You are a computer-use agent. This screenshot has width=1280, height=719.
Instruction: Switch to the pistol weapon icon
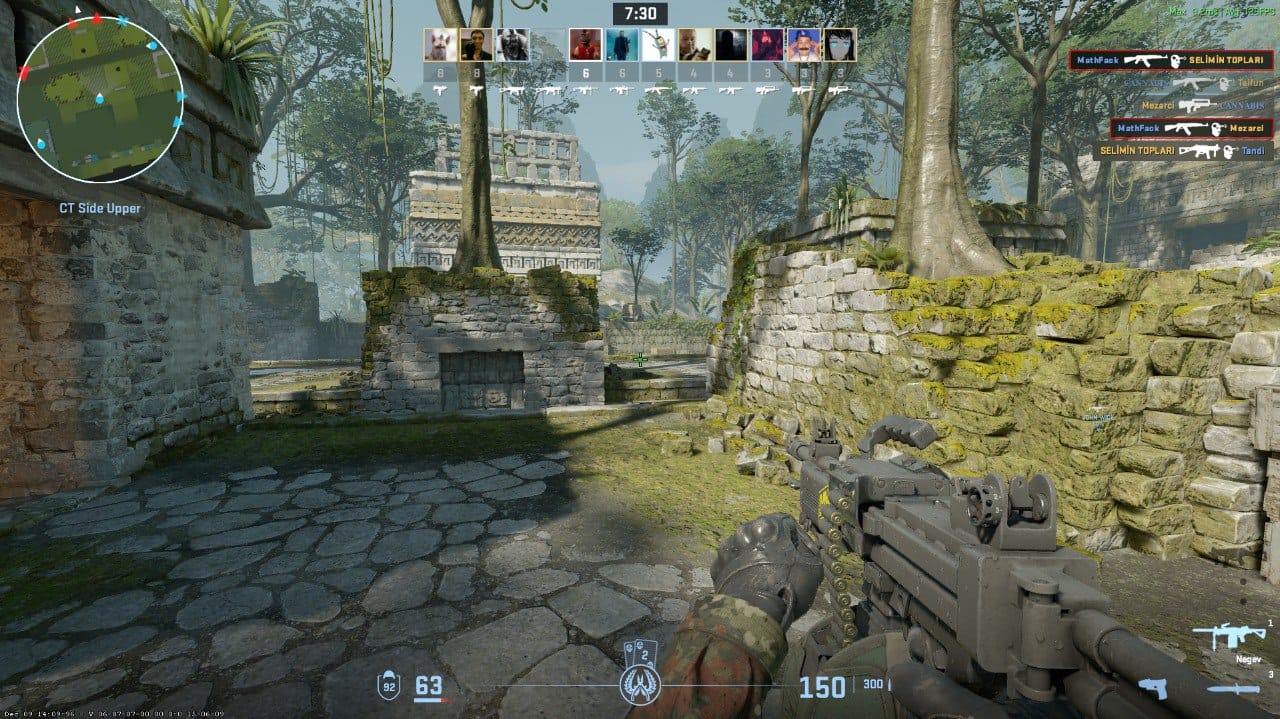(x=1153, y=688)
